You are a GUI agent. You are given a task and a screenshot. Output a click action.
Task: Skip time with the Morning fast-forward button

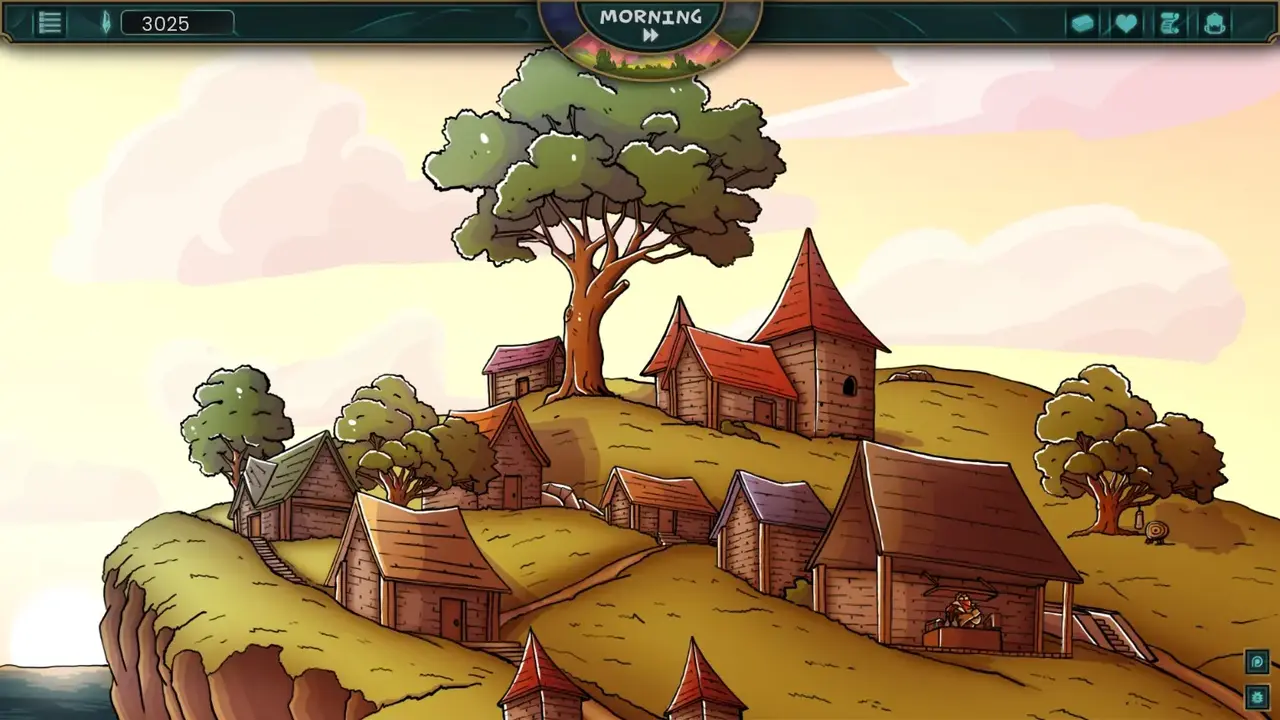coord(650,35)
